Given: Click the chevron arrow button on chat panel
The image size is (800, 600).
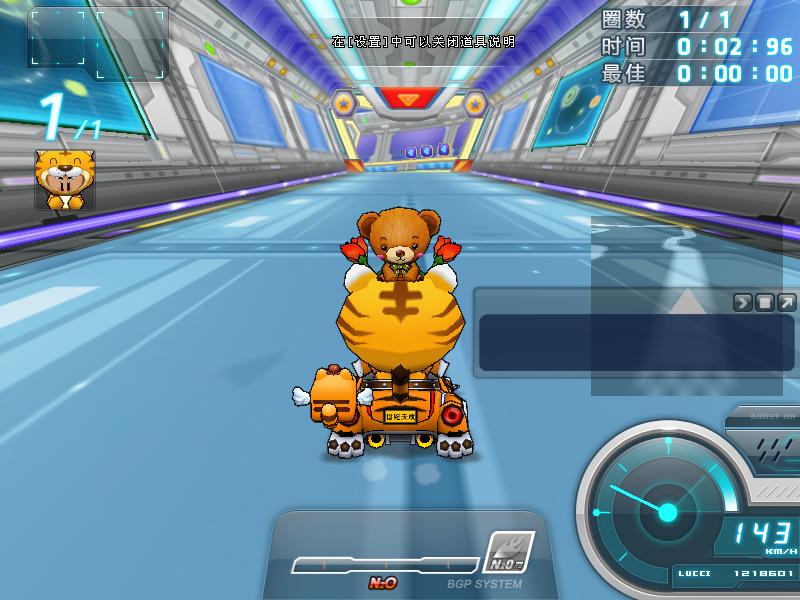Looking at the screenshot, I should click(x=743, y=302).
